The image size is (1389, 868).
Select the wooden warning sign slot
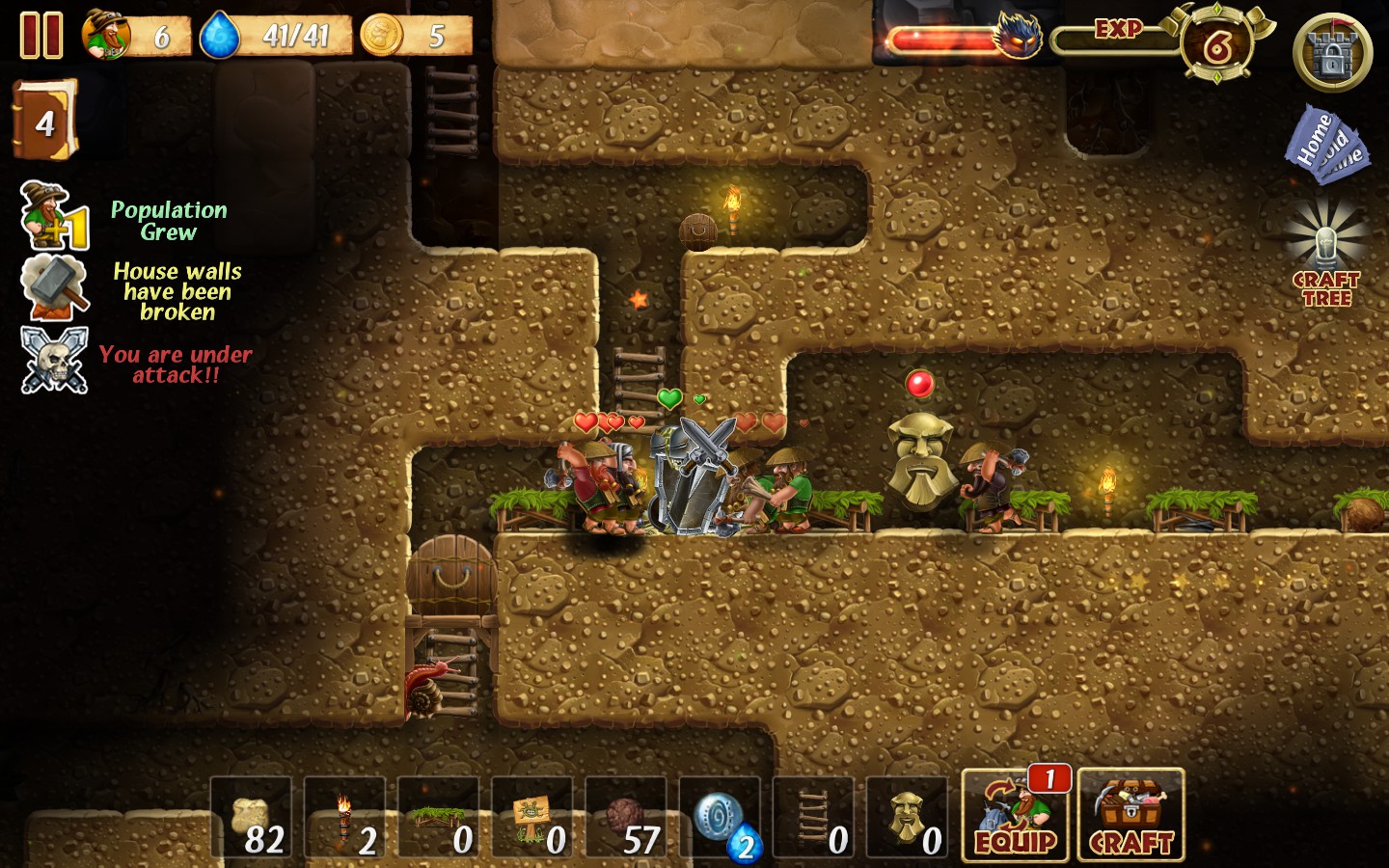(x=532, y=819)
